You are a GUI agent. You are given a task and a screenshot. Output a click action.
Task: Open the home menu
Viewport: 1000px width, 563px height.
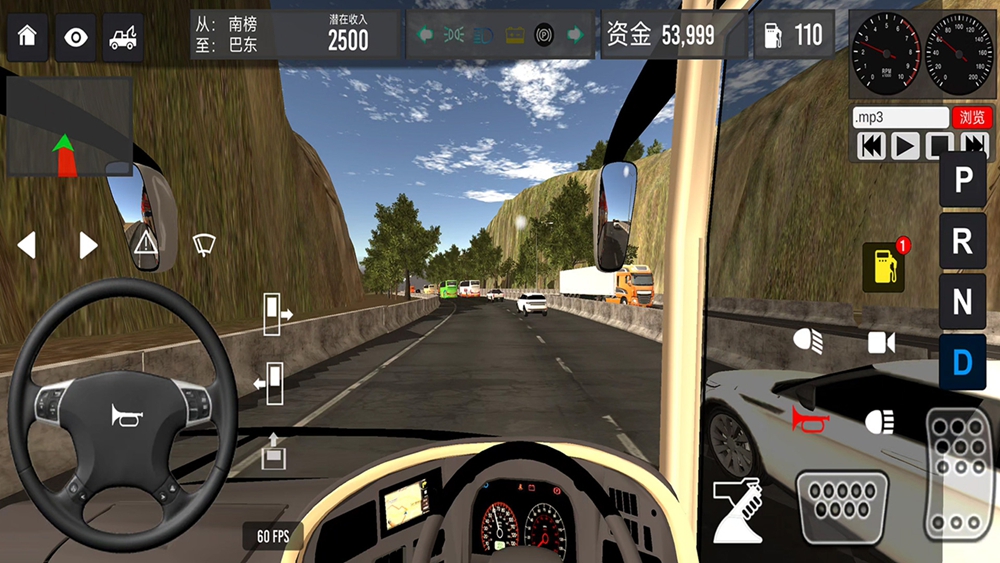(x=27, y=37)
